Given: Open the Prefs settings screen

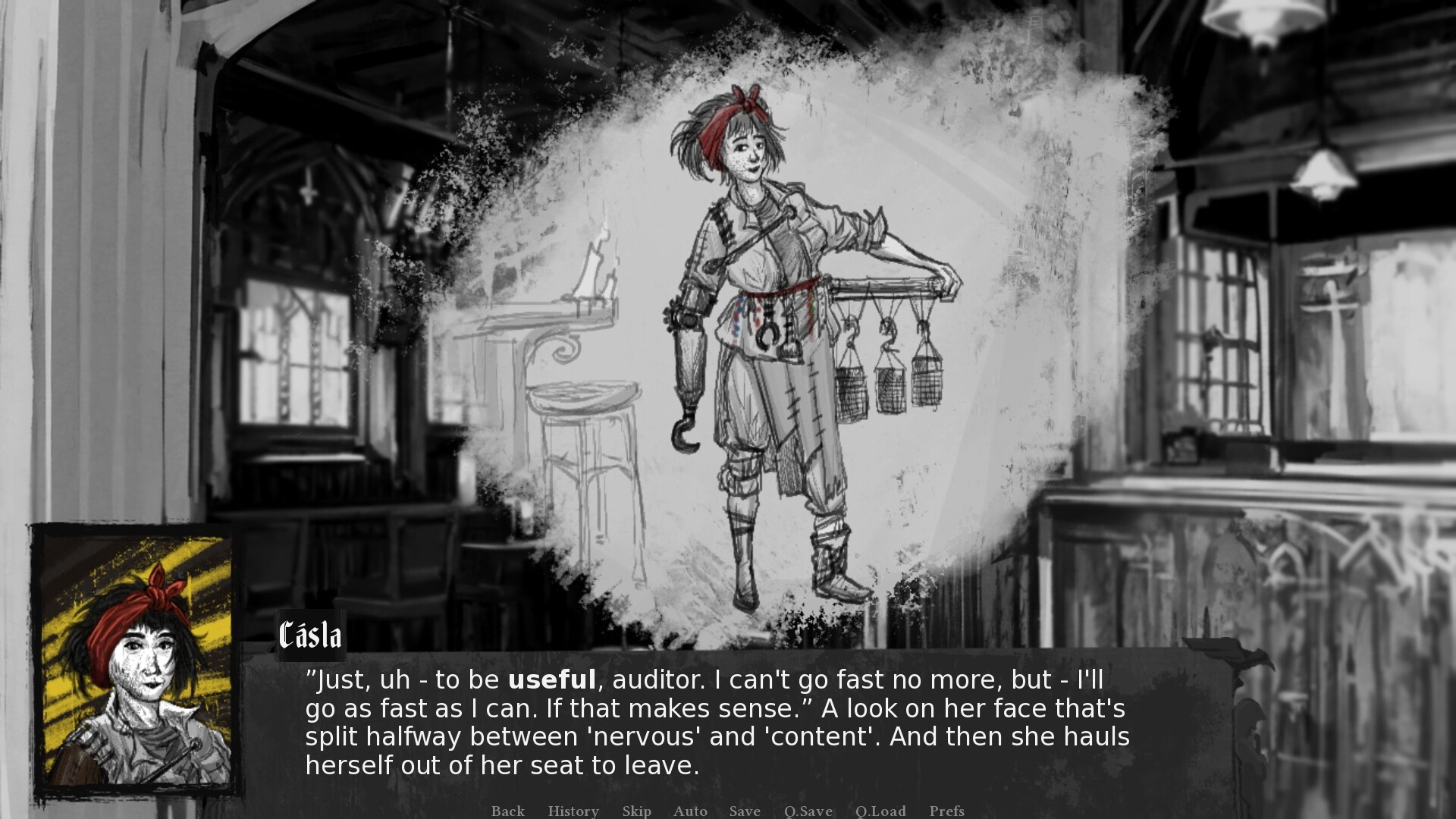Looking at the screenshot, I should coord(947,811).
